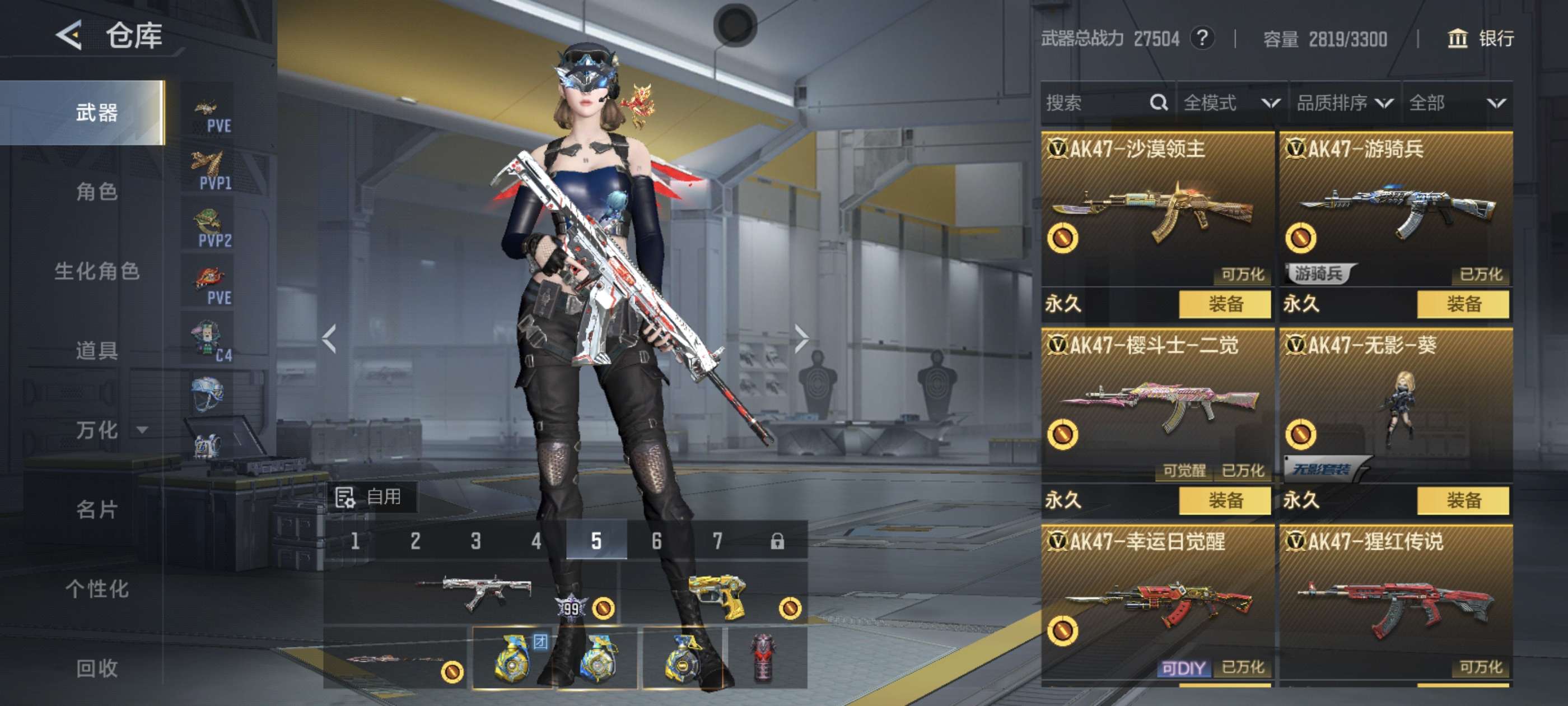Open the 名片 section

[x=97, y=509]
